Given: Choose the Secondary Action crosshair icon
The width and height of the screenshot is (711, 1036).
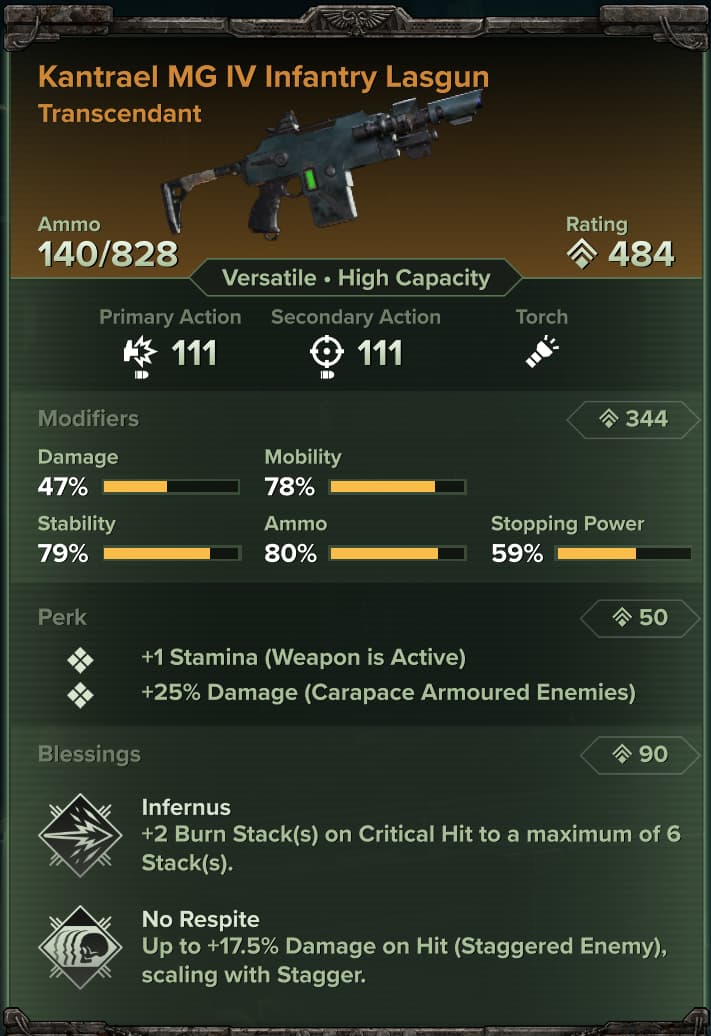Looking at the screenshot, I should (x=326, y=354).
